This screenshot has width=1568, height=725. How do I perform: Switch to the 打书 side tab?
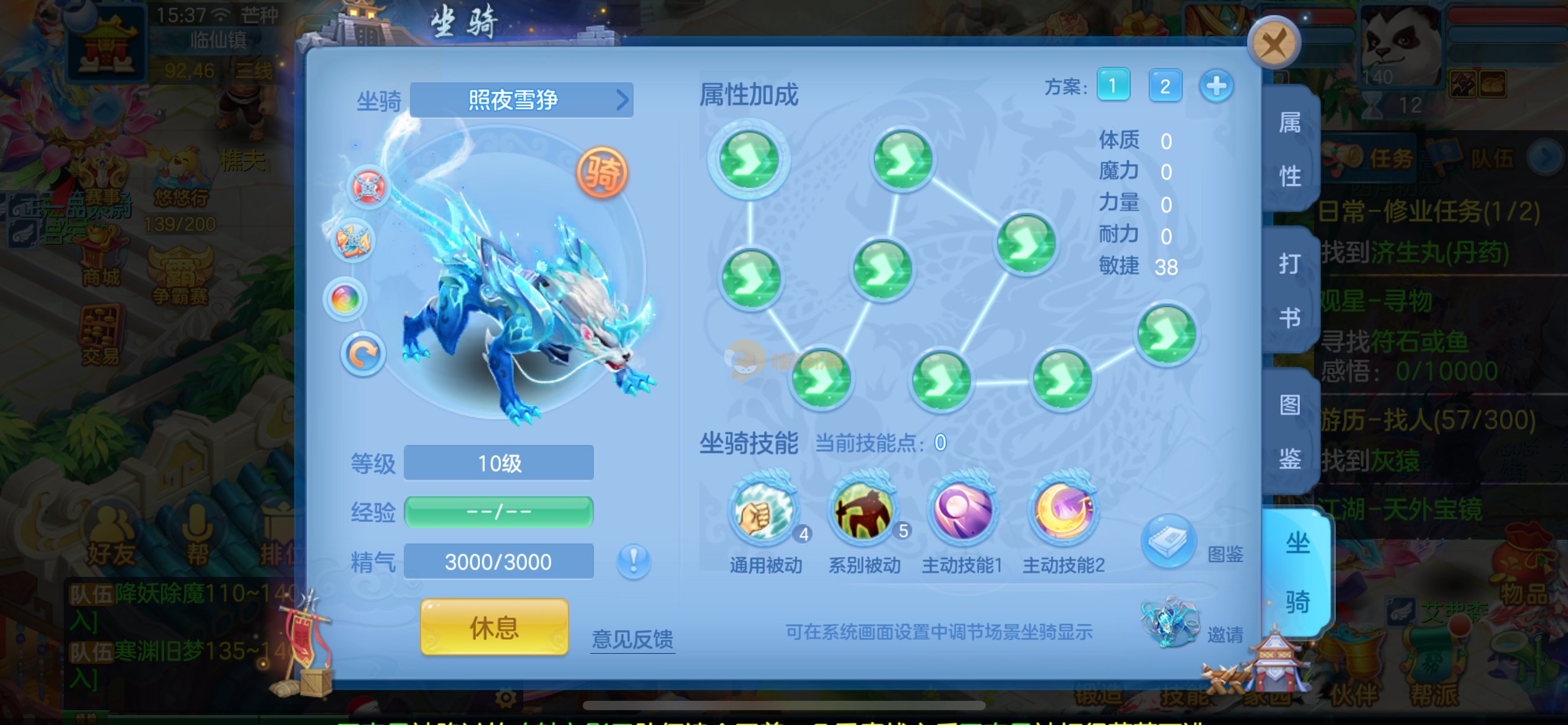point(1290,291)
